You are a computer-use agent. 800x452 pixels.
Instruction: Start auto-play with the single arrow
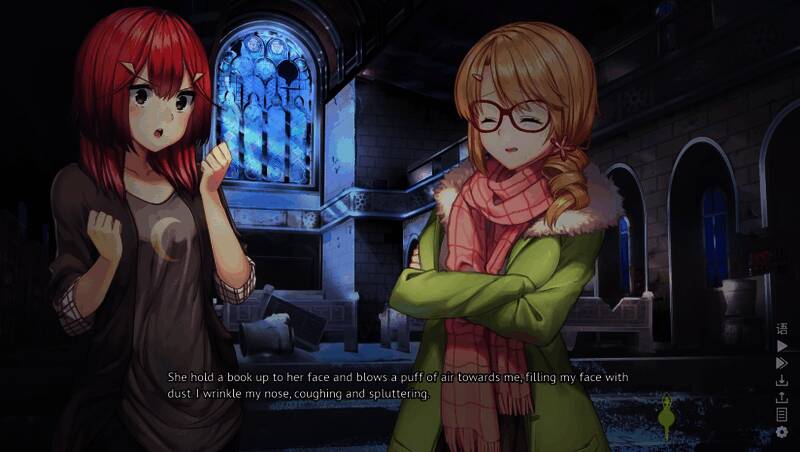(x=782, y=346)
